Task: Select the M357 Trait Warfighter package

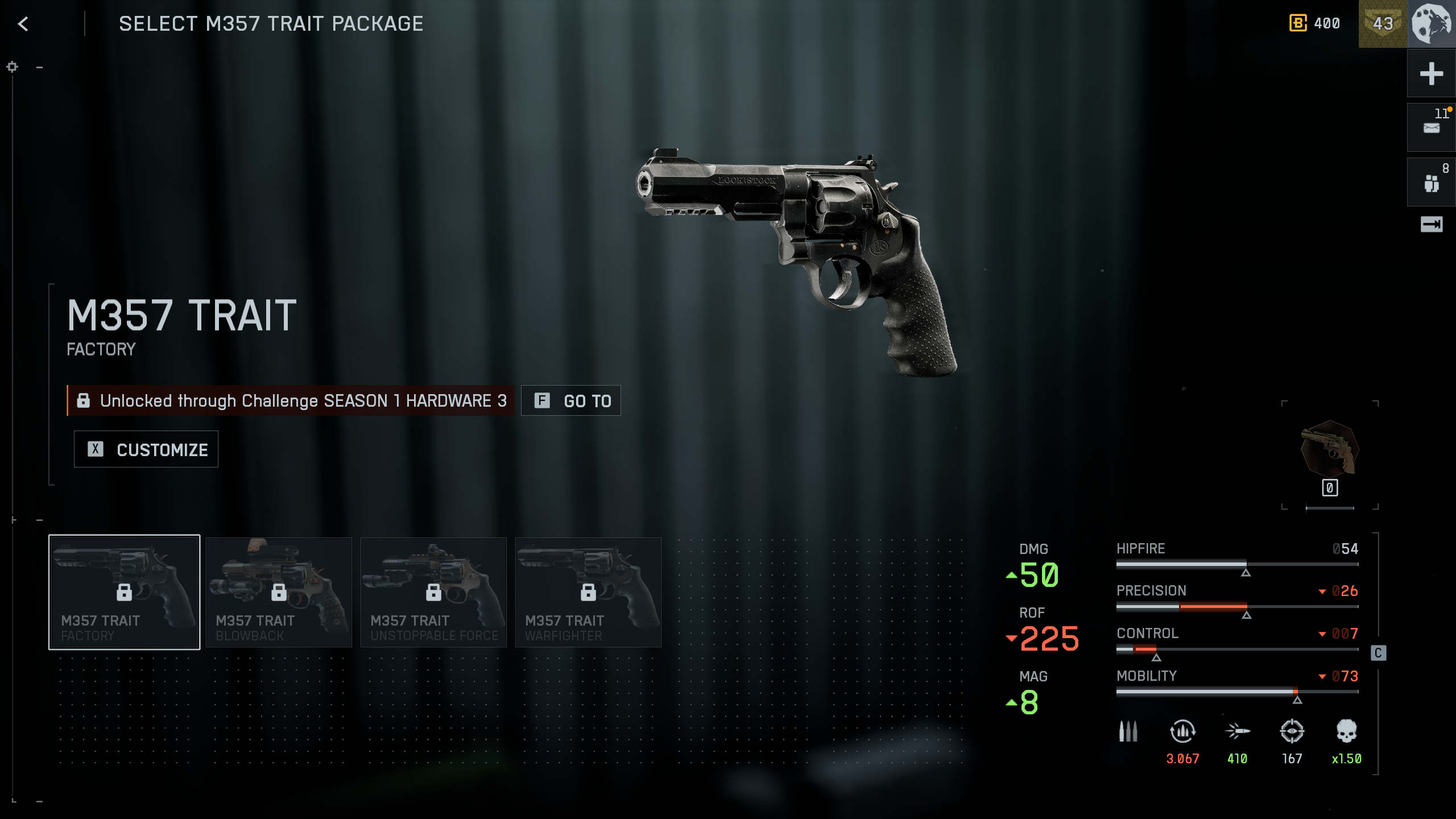Action: click(x=588, y=592)
